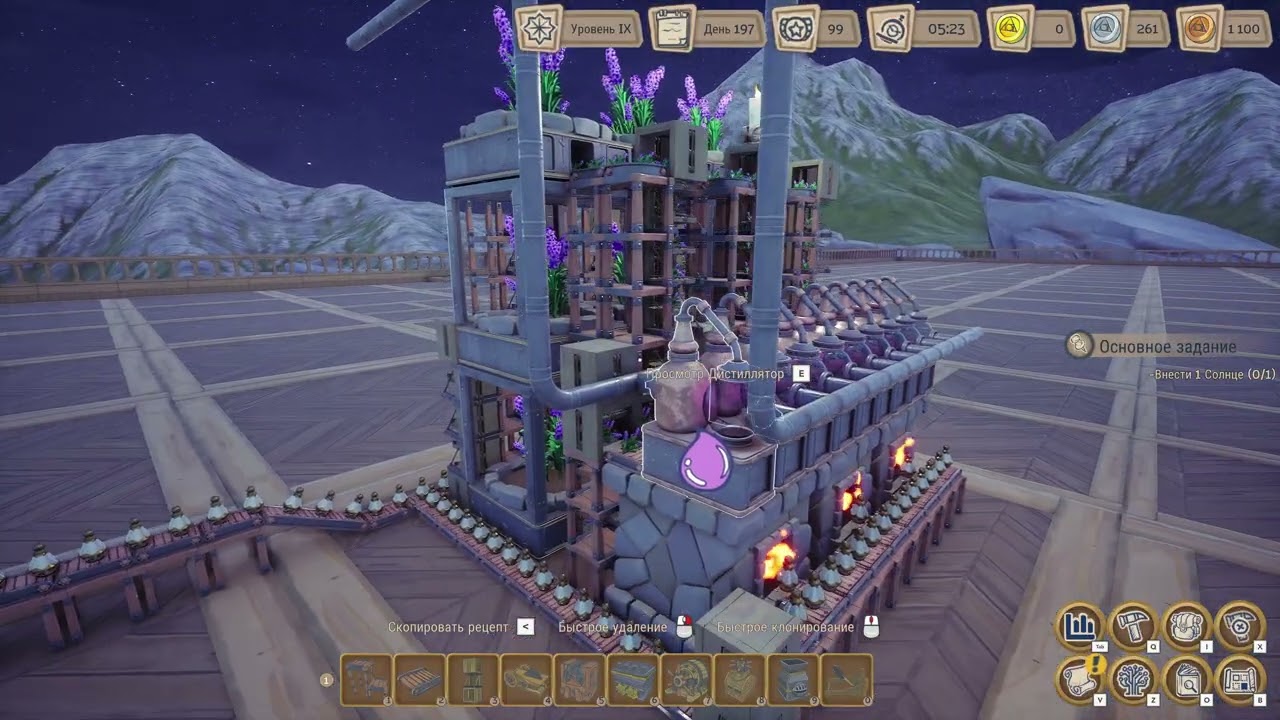Select the gear machine in slot seven
This screenshot has width=1280, height=720.
pos(686,680)
